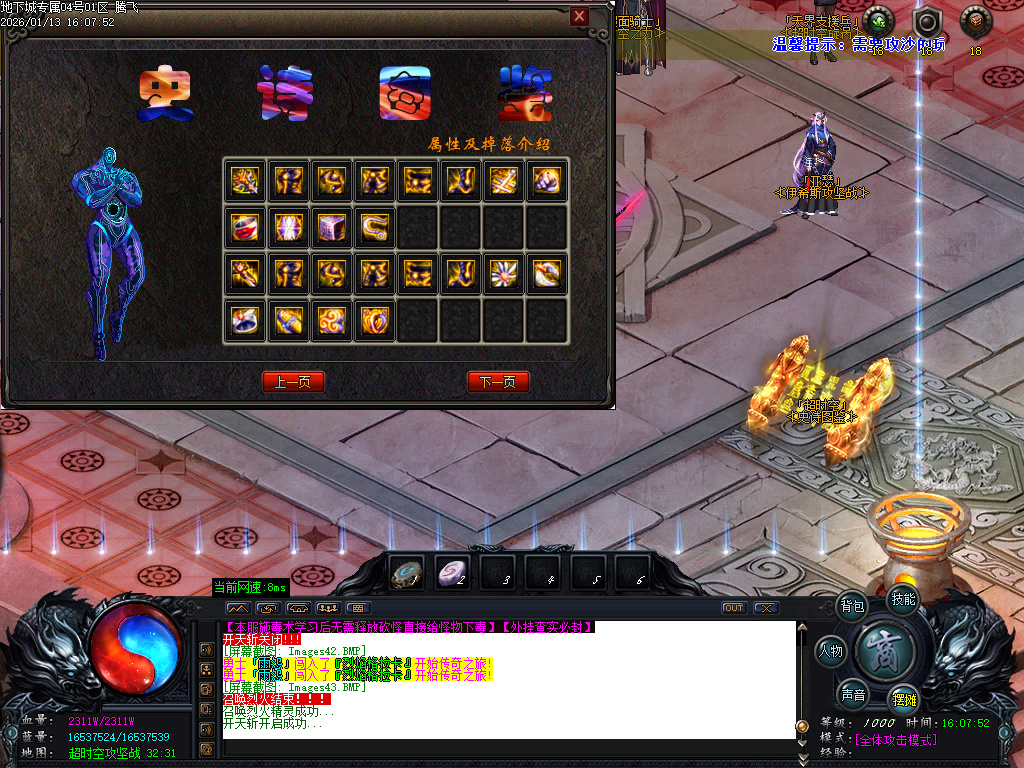Screen dimensions: 1024x768
Task: Select the first hotbar slot's blue-gem ring
Action: [x=405, y=573]
